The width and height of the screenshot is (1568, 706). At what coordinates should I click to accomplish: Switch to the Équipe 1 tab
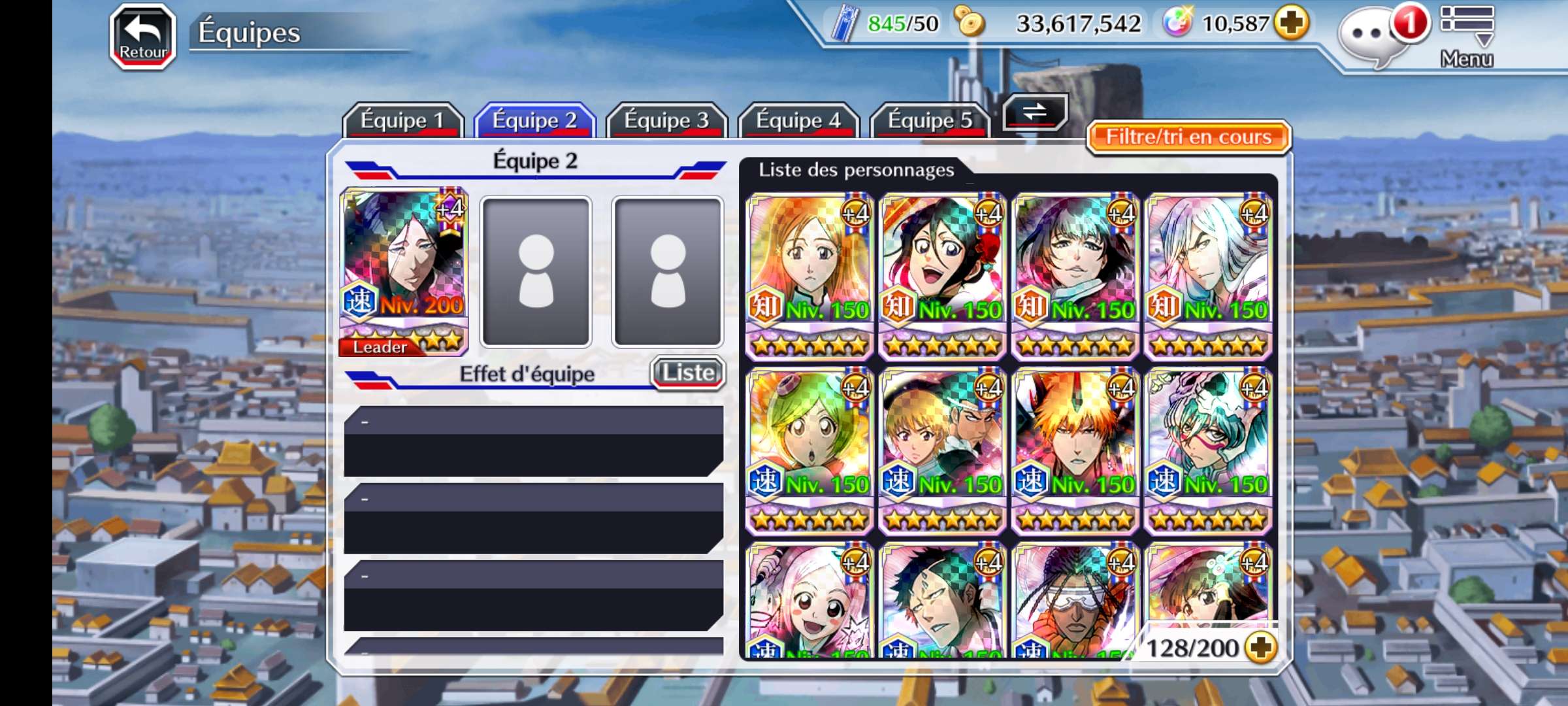[402, 120]
